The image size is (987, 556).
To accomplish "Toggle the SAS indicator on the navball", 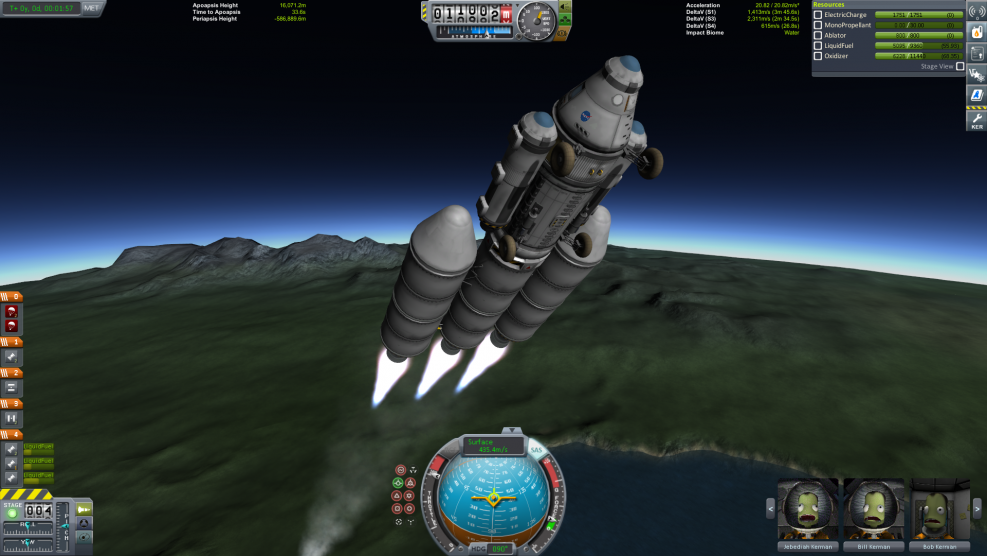I will 536,449.
